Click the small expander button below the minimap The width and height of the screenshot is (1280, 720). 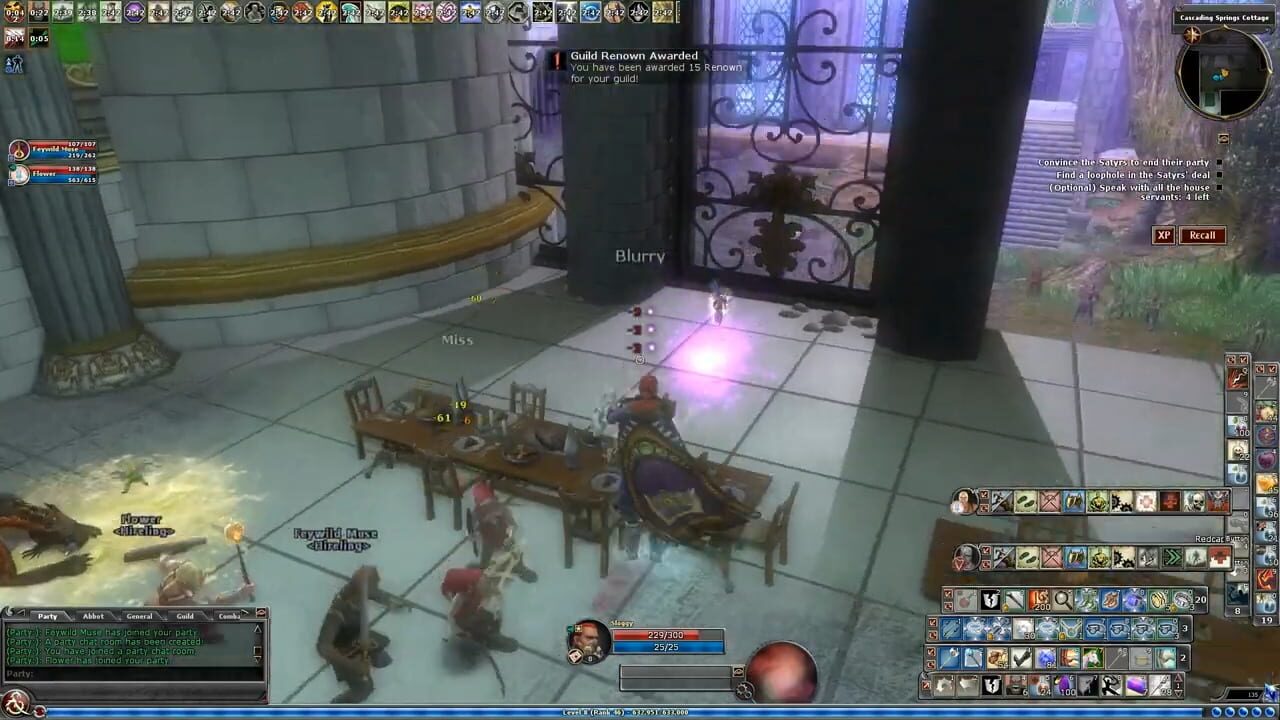click(1223, 138)
